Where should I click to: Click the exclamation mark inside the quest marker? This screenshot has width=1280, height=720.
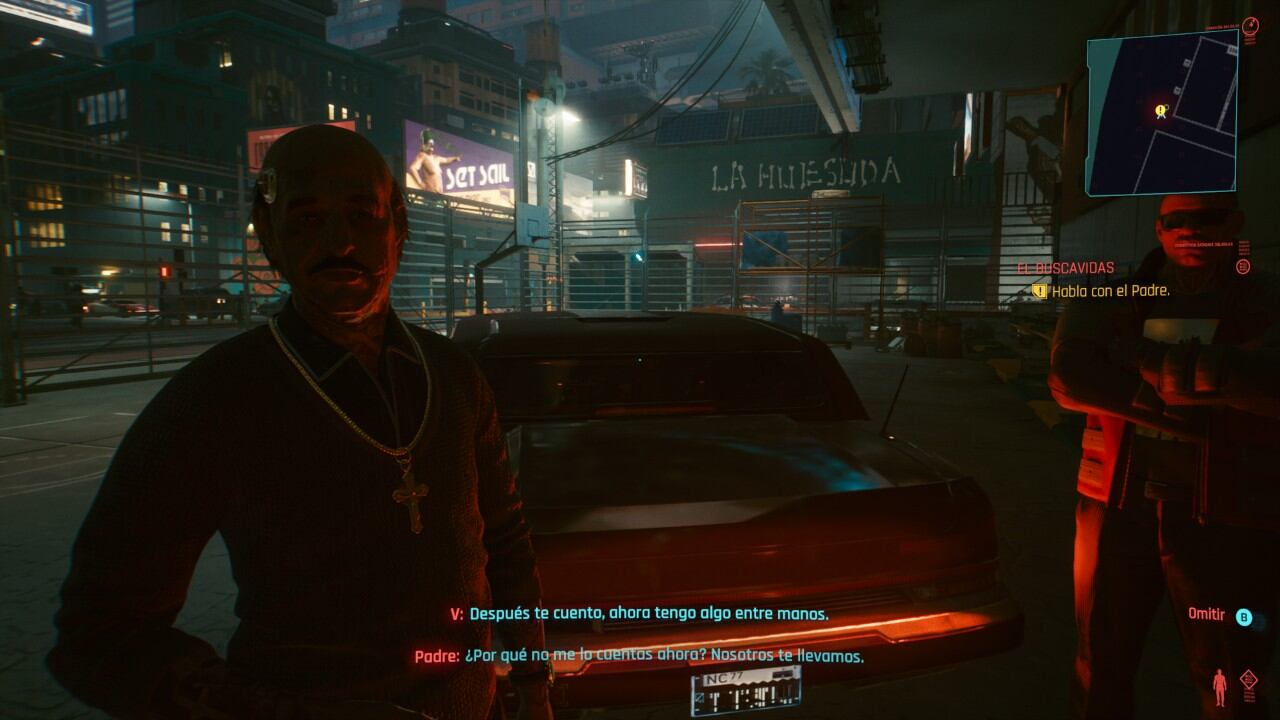(1160, 108)
